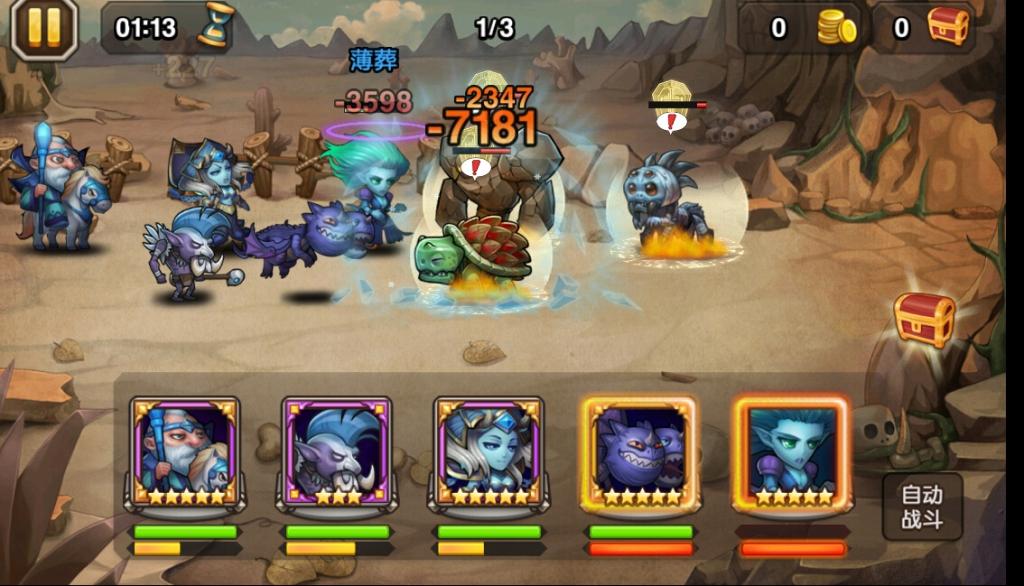This screenshot has width=1024, height=586.
Task: Pause the battle with the pause button
Action: pos(44,29)
